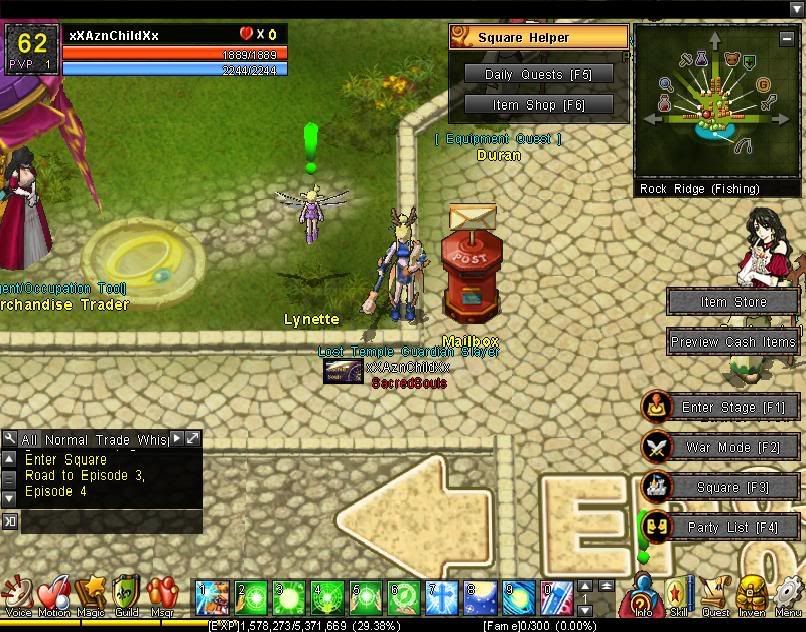Viewport: 806px width, 632px height.
Task: Minimize the minimap panel
Action: coord(788,39)
